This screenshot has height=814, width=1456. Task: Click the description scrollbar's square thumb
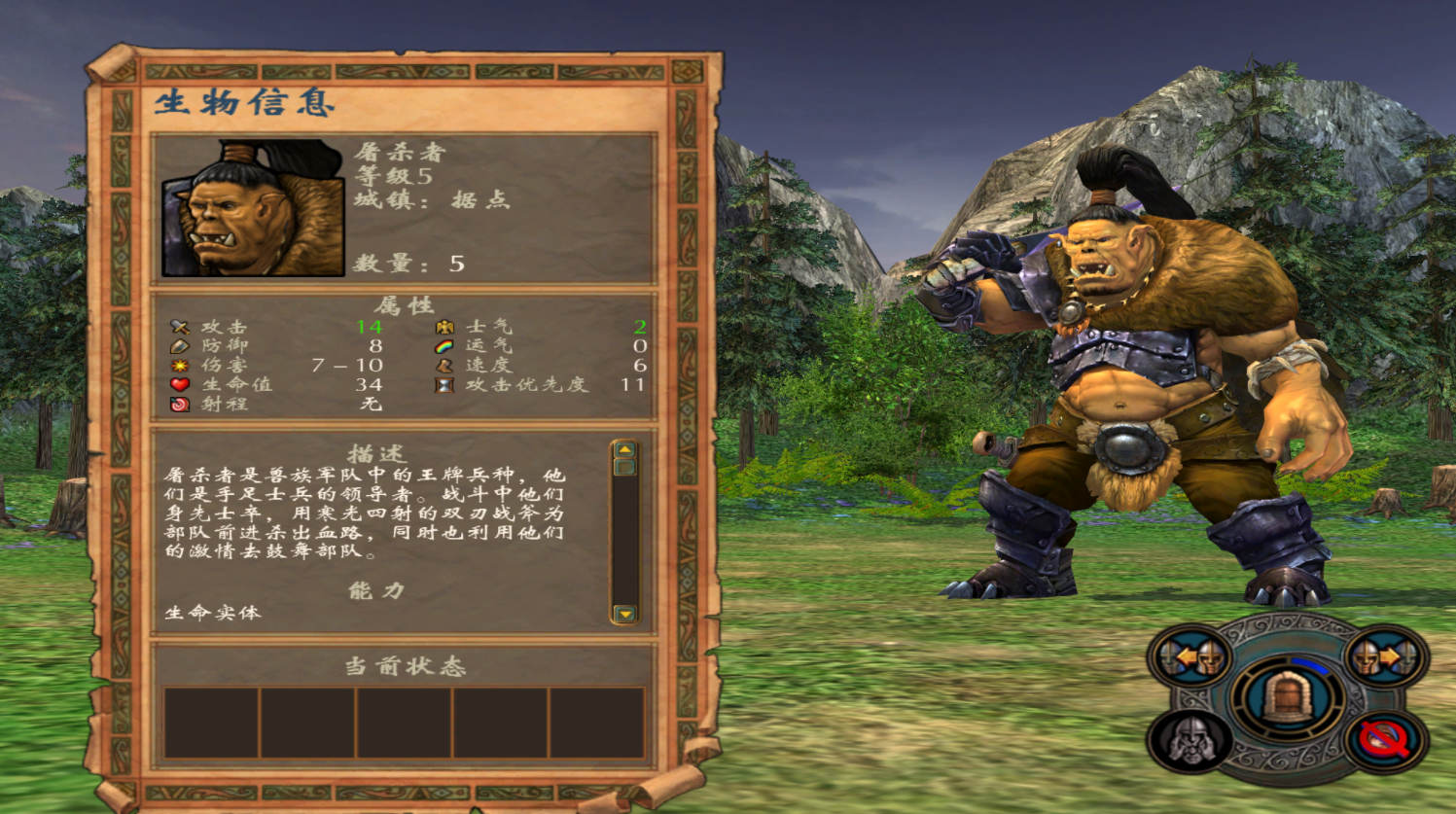click(624, 467)
